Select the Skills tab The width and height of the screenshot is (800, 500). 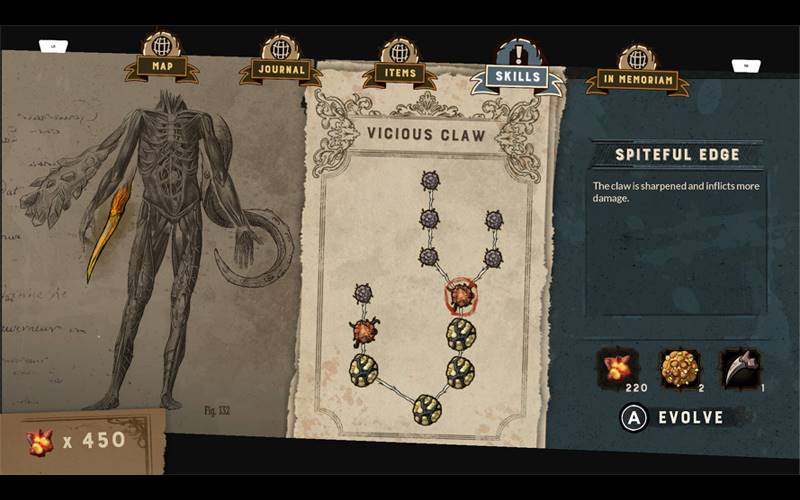(518, 76)
